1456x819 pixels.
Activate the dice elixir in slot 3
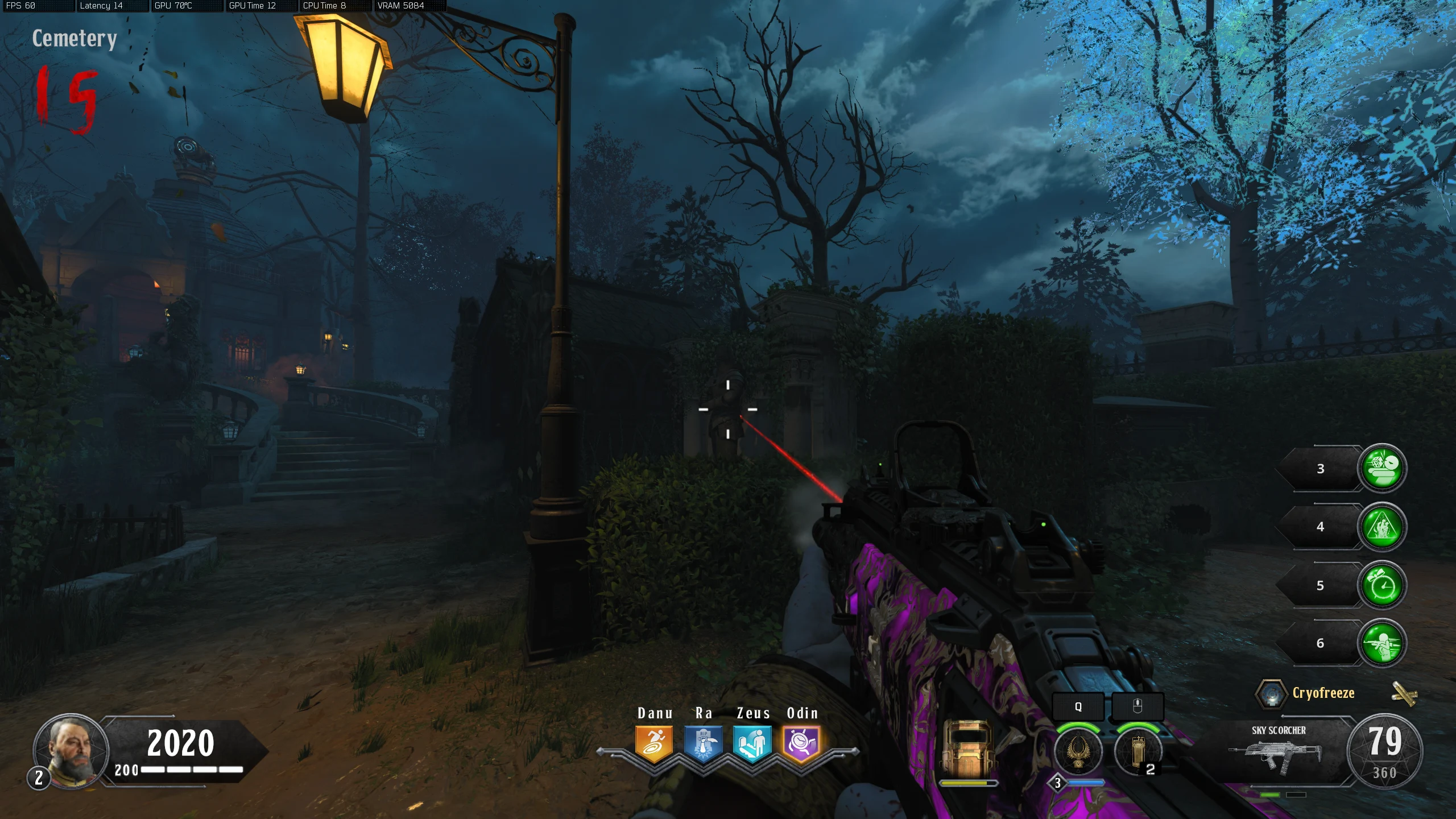[1382, 468]
